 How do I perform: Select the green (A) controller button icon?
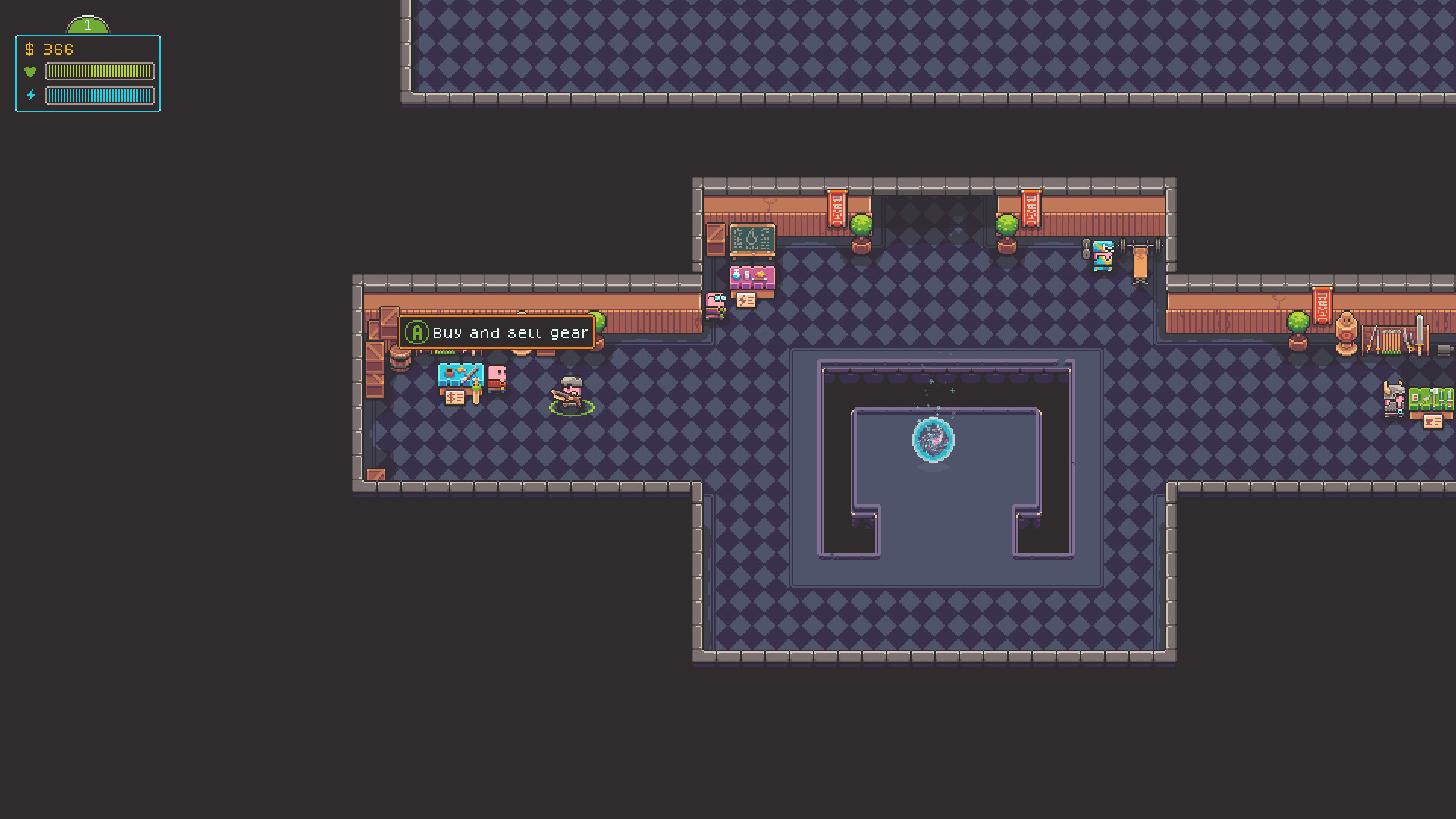417,332
